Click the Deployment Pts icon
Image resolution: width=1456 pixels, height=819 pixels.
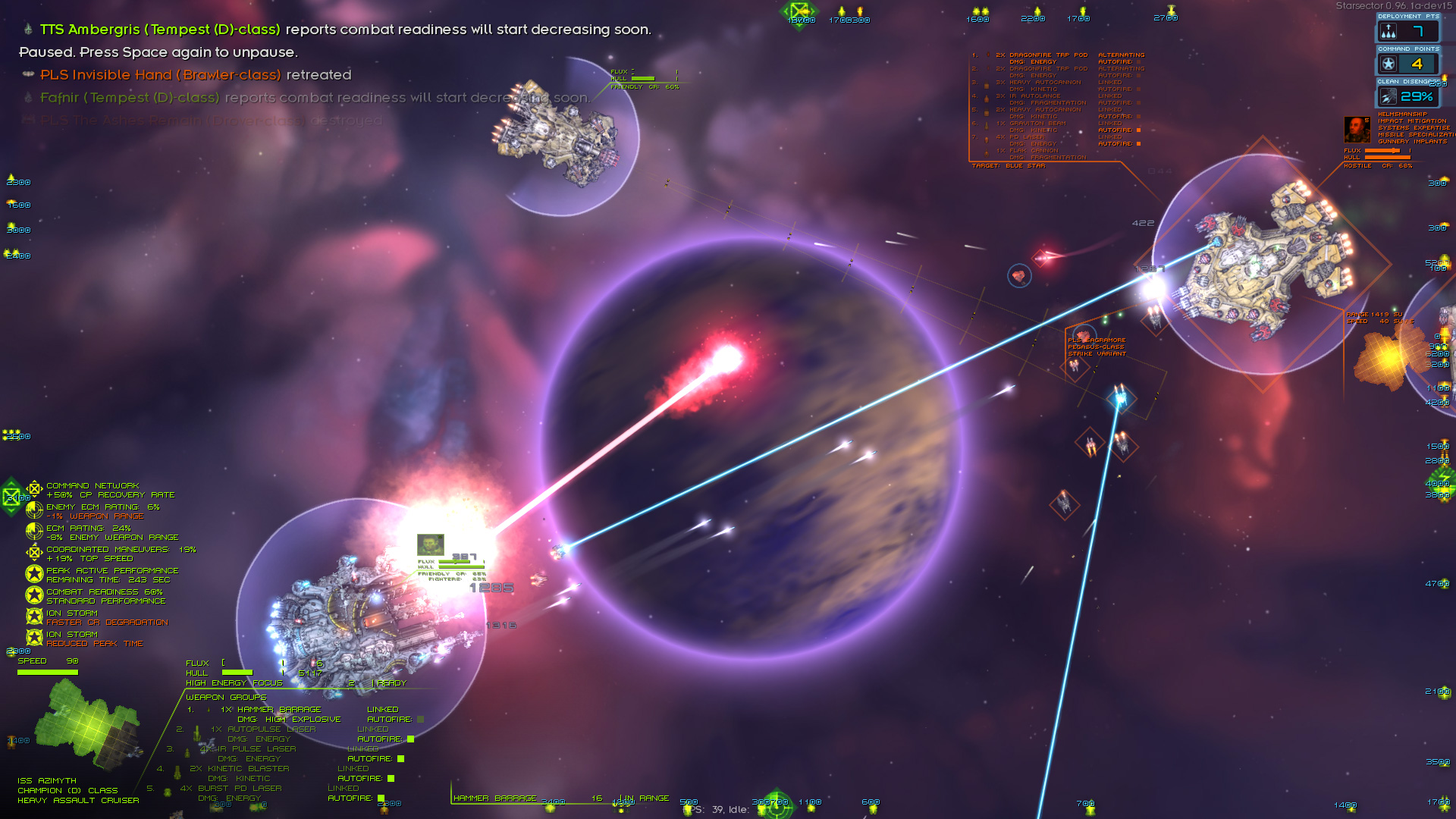click(x=1389, y=31)
